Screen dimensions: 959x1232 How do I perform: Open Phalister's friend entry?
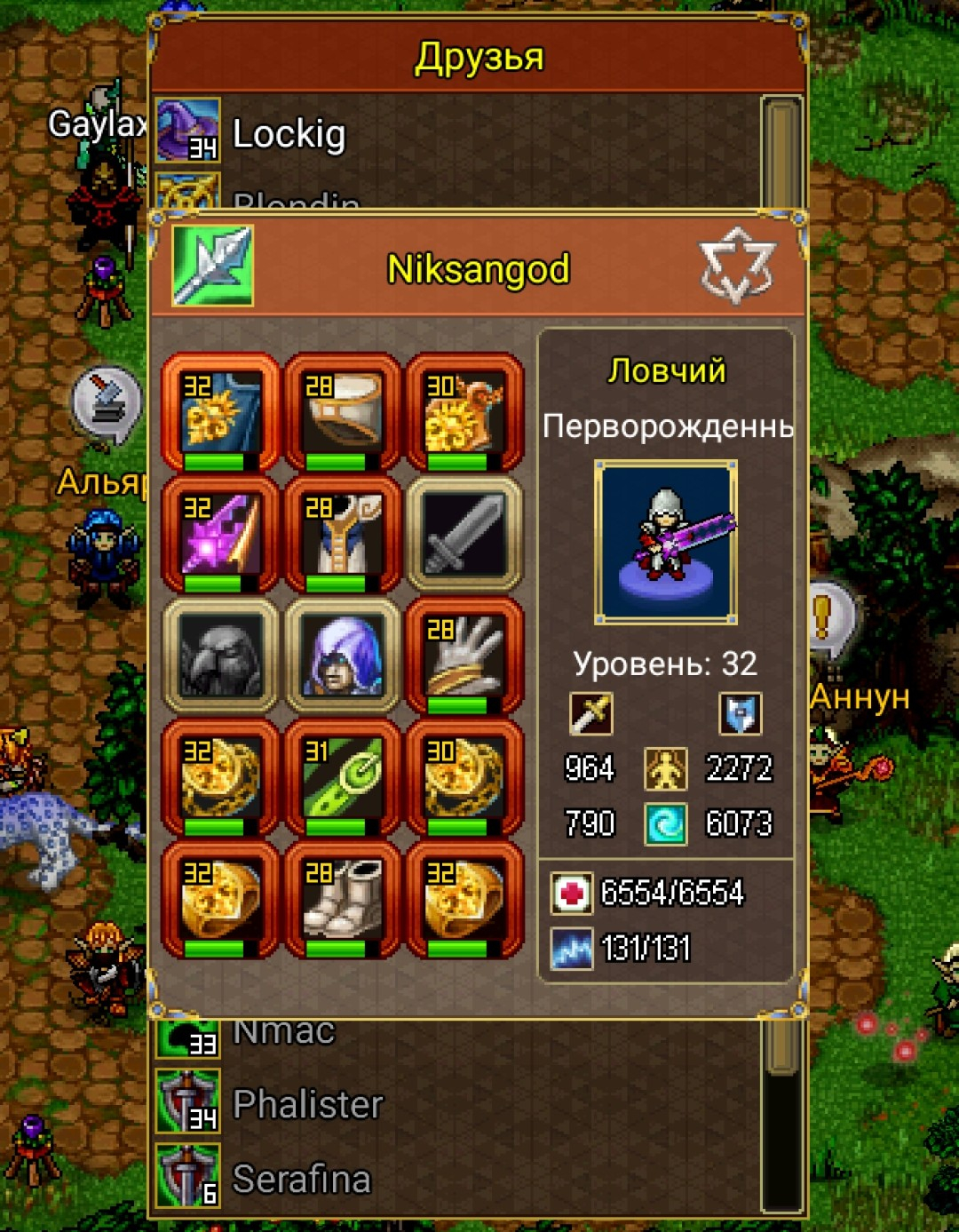(307, 1104)
